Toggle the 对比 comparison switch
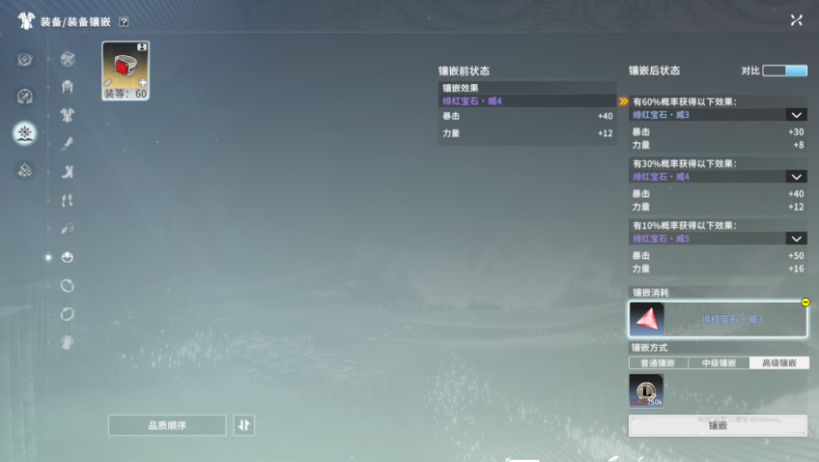 785,71
